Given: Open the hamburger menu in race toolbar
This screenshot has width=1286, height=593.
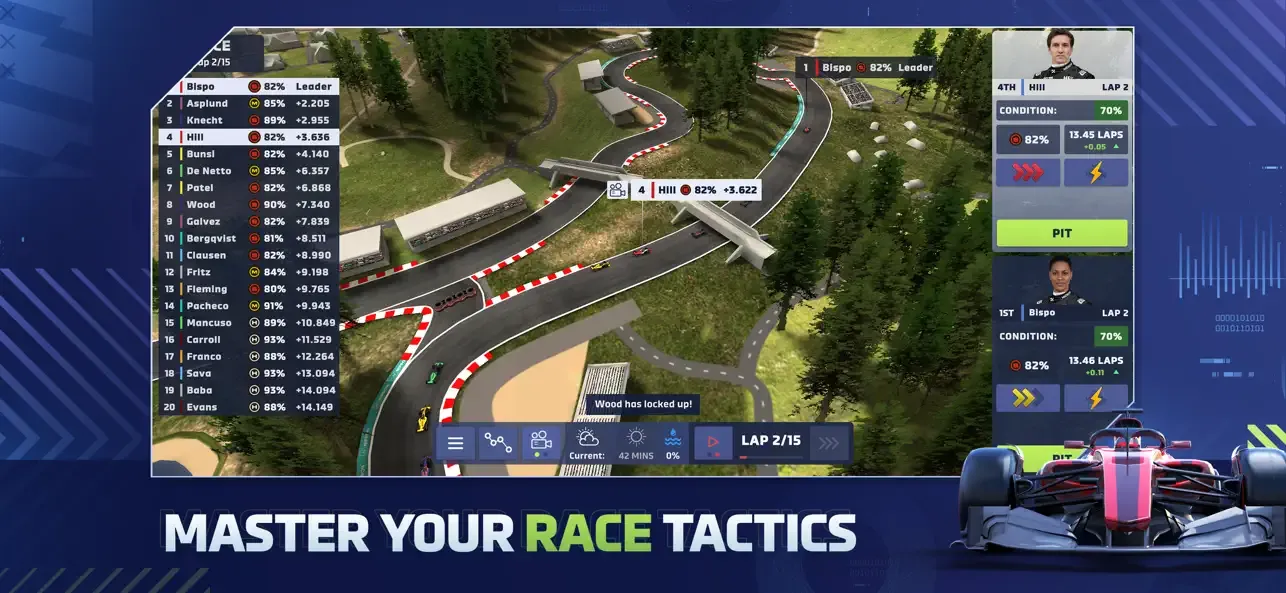Looking at the screenshot, I should coord(455,442).
